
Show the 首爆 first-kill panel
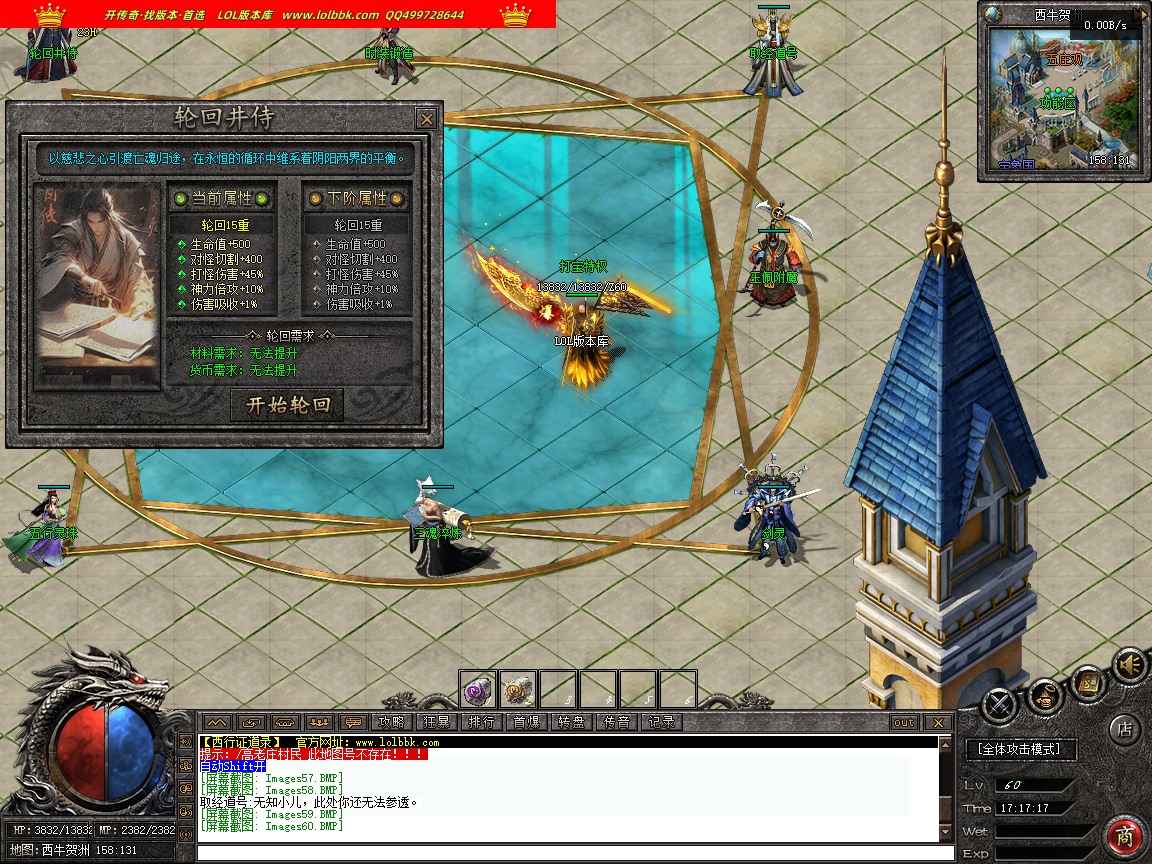click(x=526, y=722)
